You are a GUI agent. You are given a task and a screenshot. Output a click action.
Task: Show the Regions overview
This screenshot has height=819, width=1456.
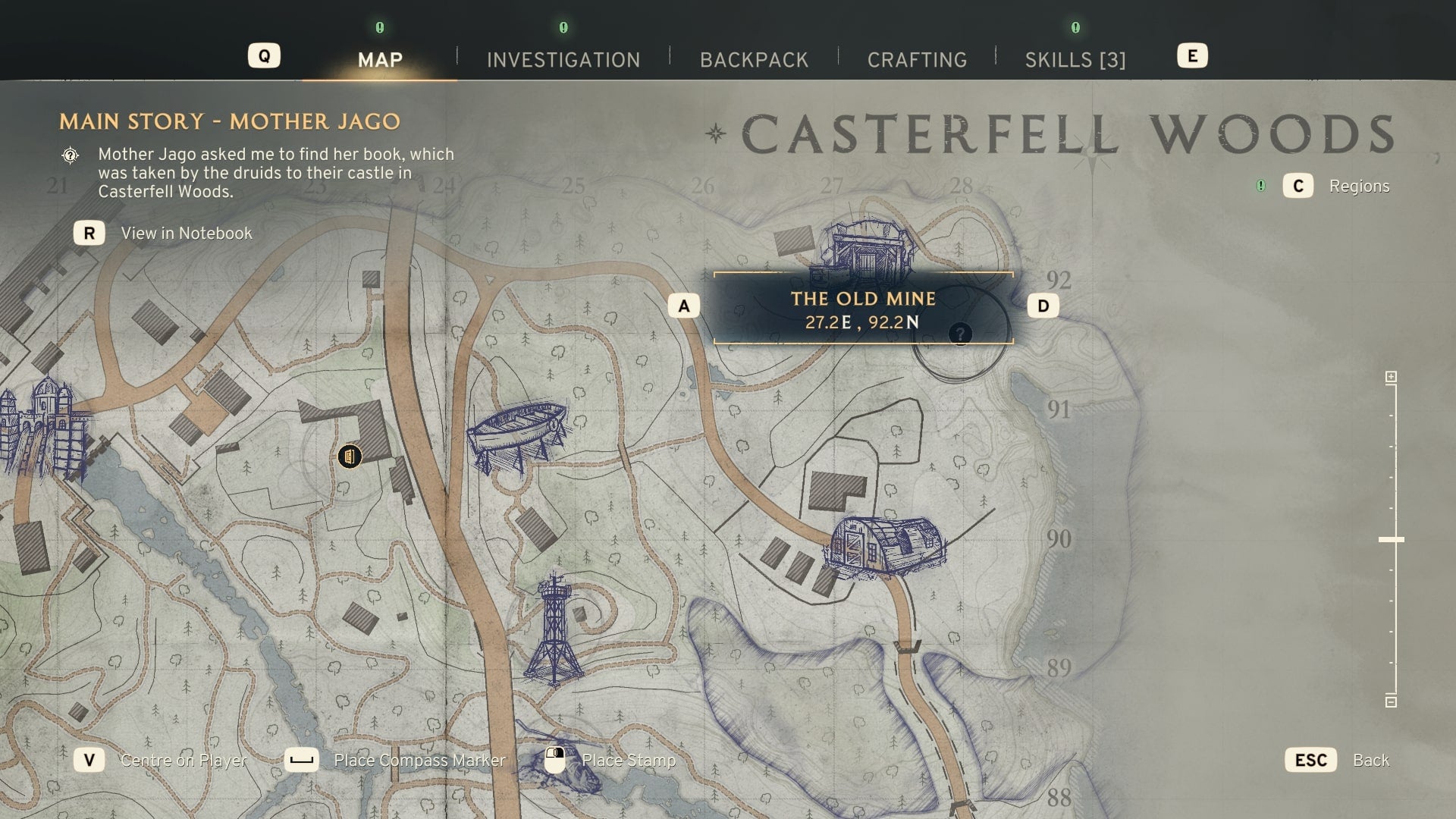[x=1358, y=187]
